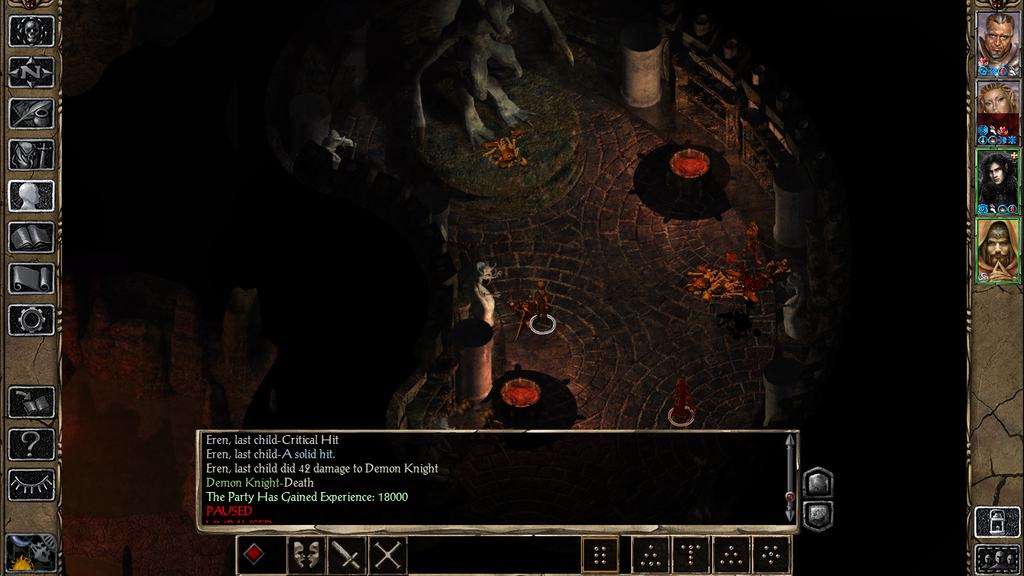Click the crossed swords action button

[388, 554]
